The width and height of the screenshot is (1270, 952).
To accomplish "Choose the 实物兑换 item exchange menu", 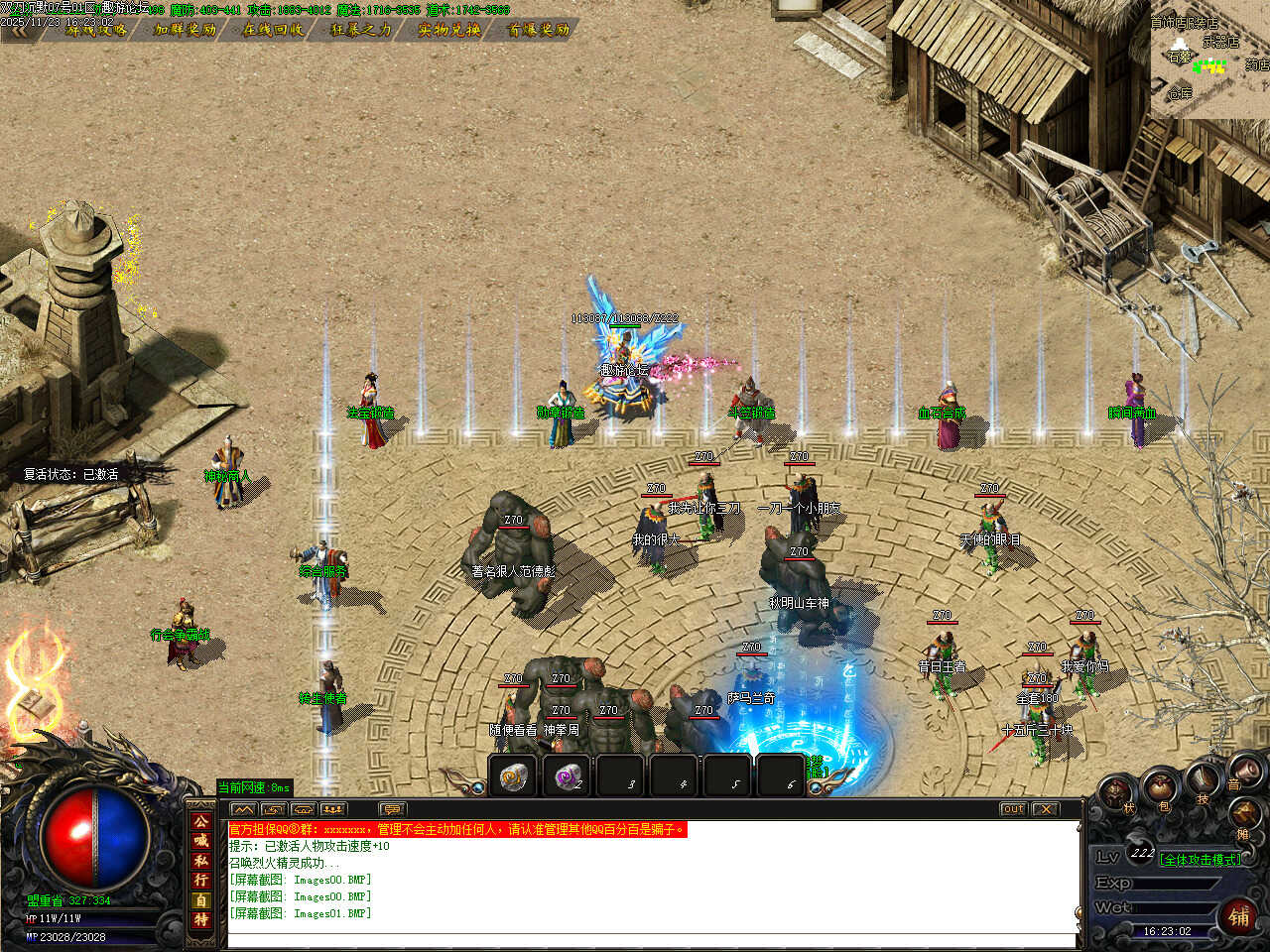I will (449, 30).
